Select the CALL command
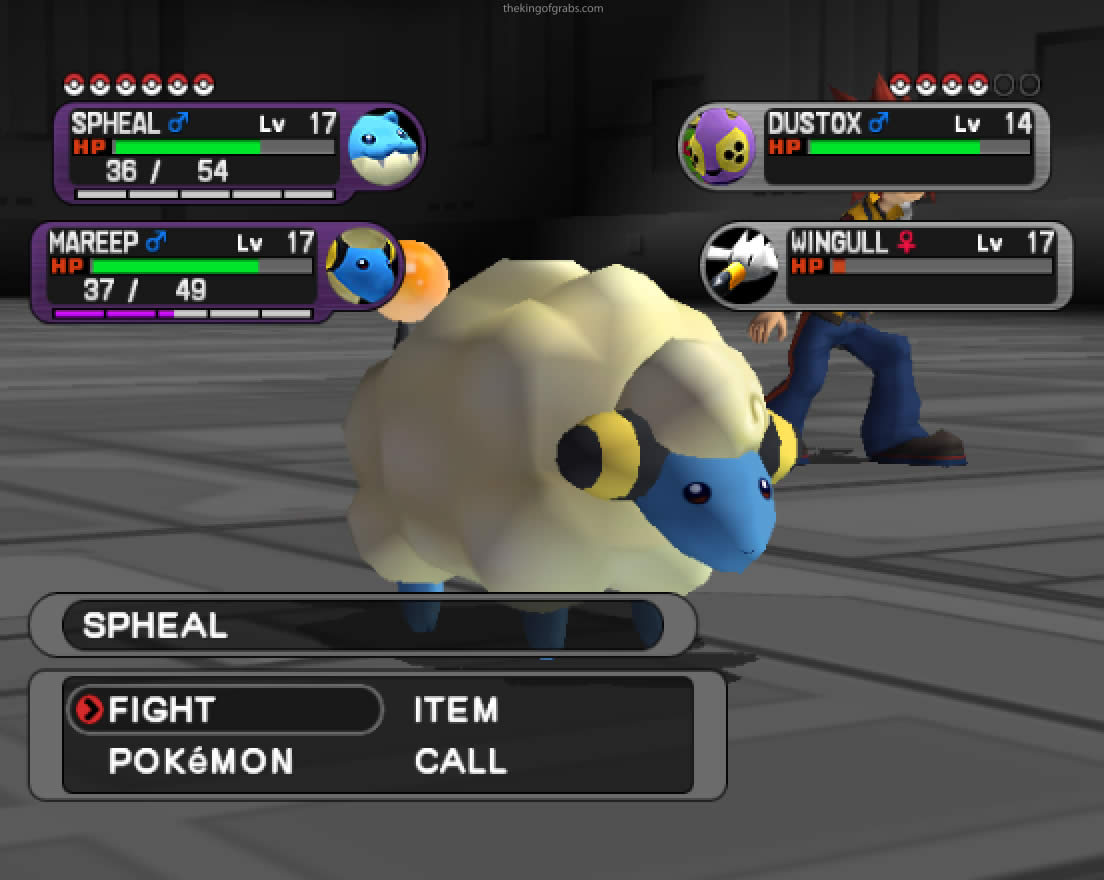The width and height of the screenshot is (1104, 880). point(461,762)
